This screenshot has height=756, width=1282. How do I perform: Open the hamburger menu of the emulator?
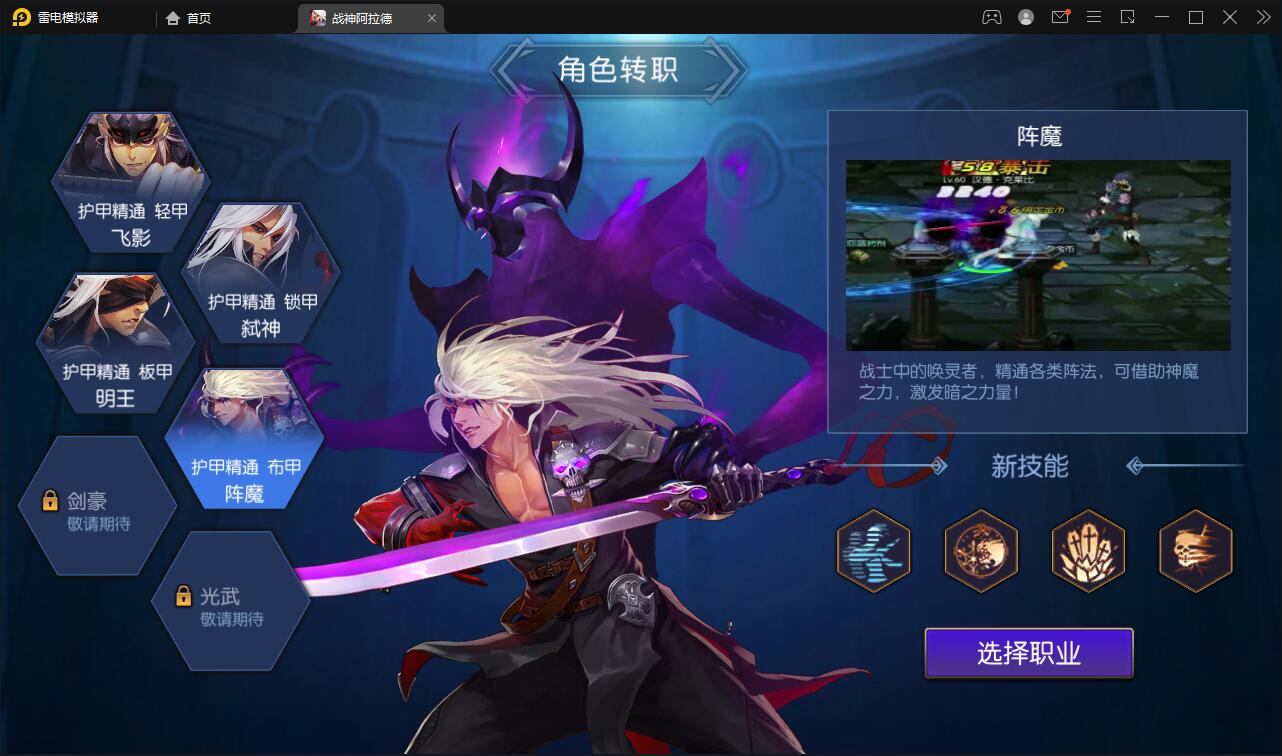(x=1094, y=17)
